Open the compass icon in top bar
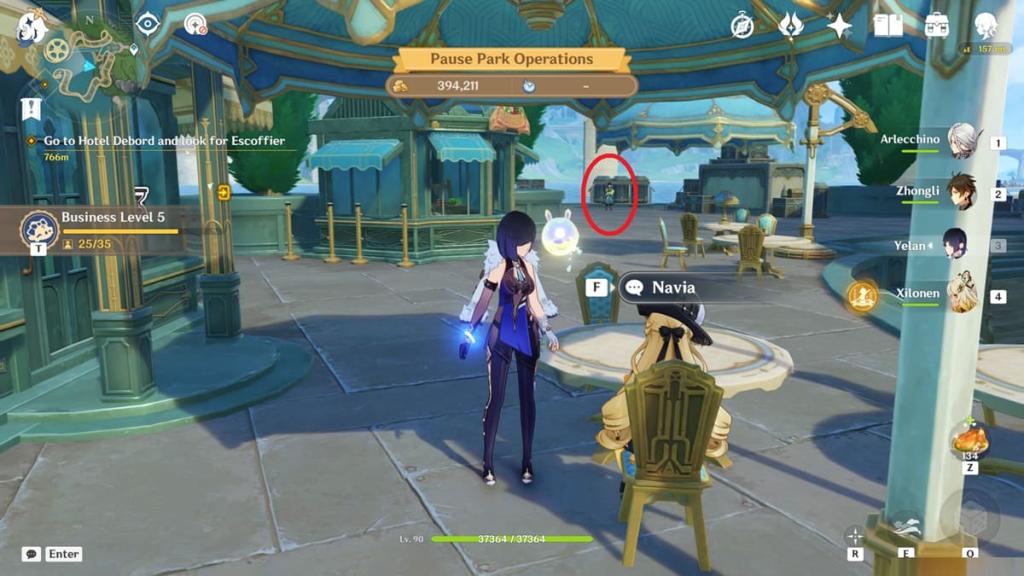This screenshot has height=576, width=1024. [x=742, y=26]
